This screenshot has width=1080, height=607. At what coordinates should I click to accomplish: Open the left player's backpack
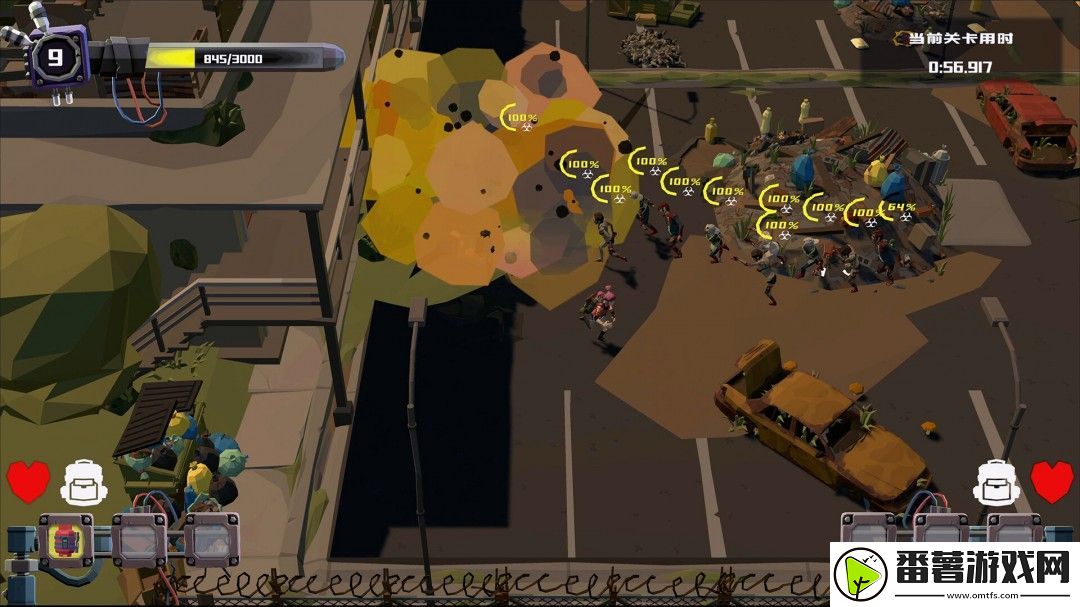pyautogui.click(x=83, y=483)
